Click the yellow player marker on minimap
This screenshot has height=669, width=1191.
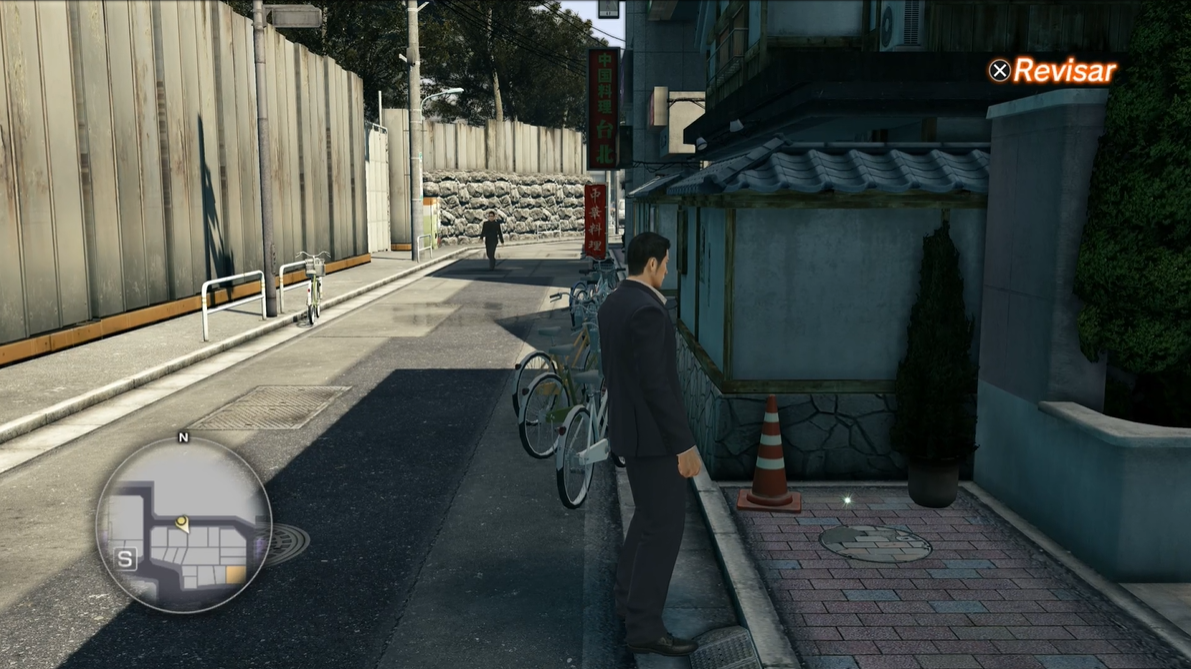tap(182, 522)
